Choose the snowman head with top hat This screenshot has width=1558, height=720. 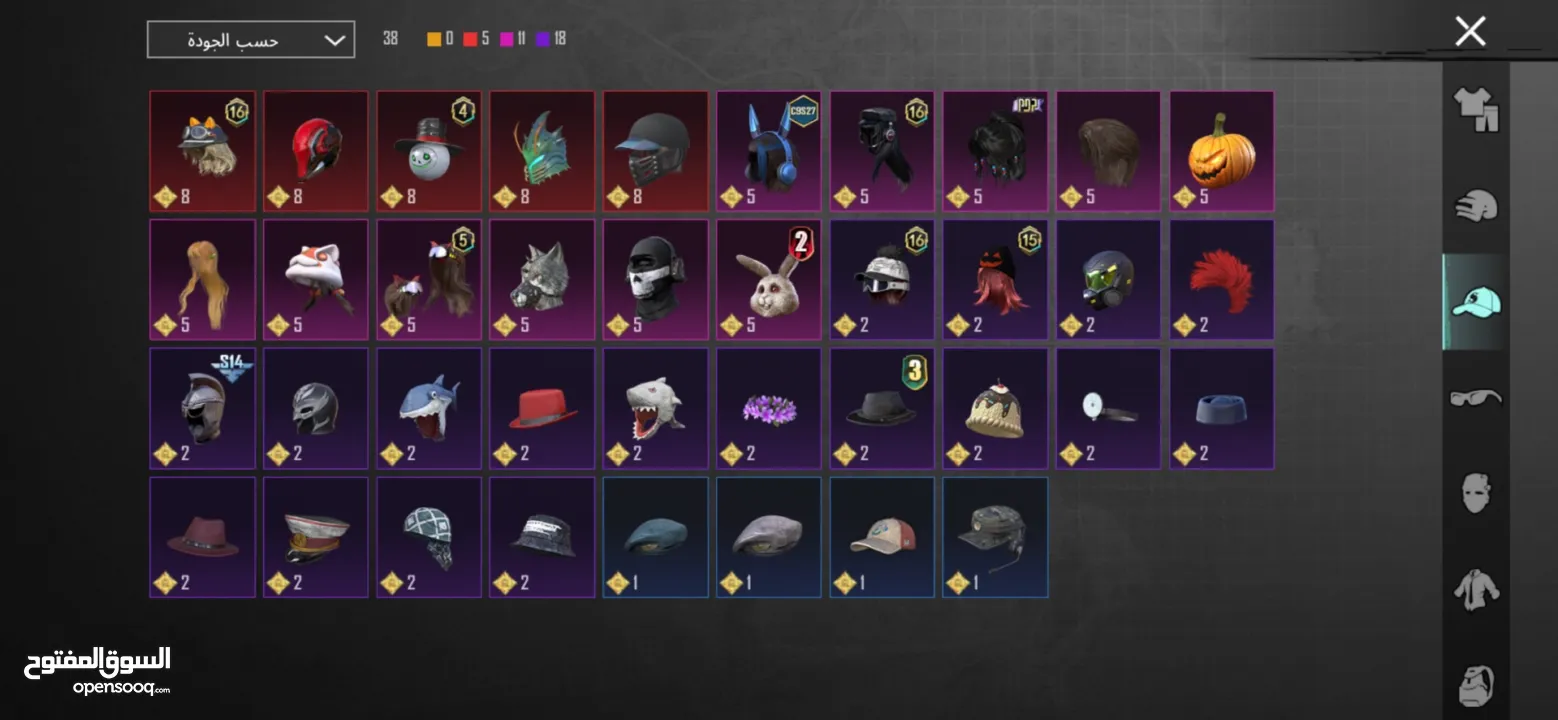click(x=429, y=152)
